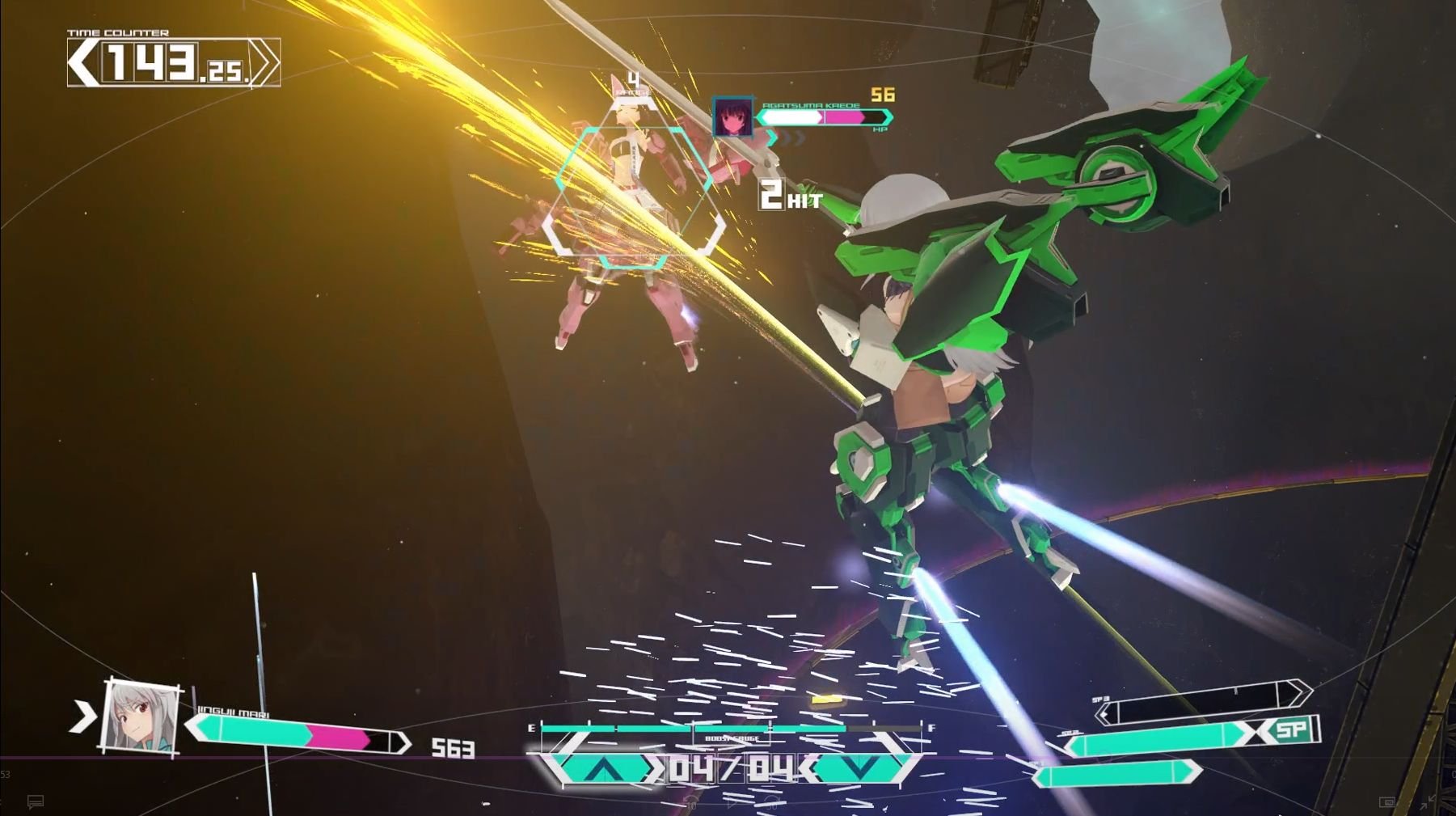This screenshot has width=1456, height=816.
Task: Open the video player chat icon
Action: [x=35, y=801]
